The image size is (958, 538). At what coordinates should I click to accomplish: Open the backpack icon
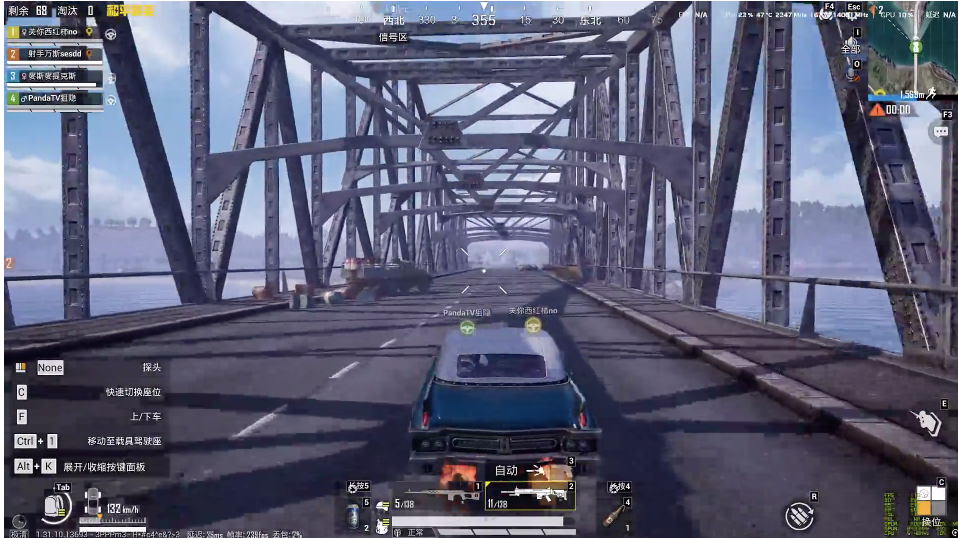[56, 505]
